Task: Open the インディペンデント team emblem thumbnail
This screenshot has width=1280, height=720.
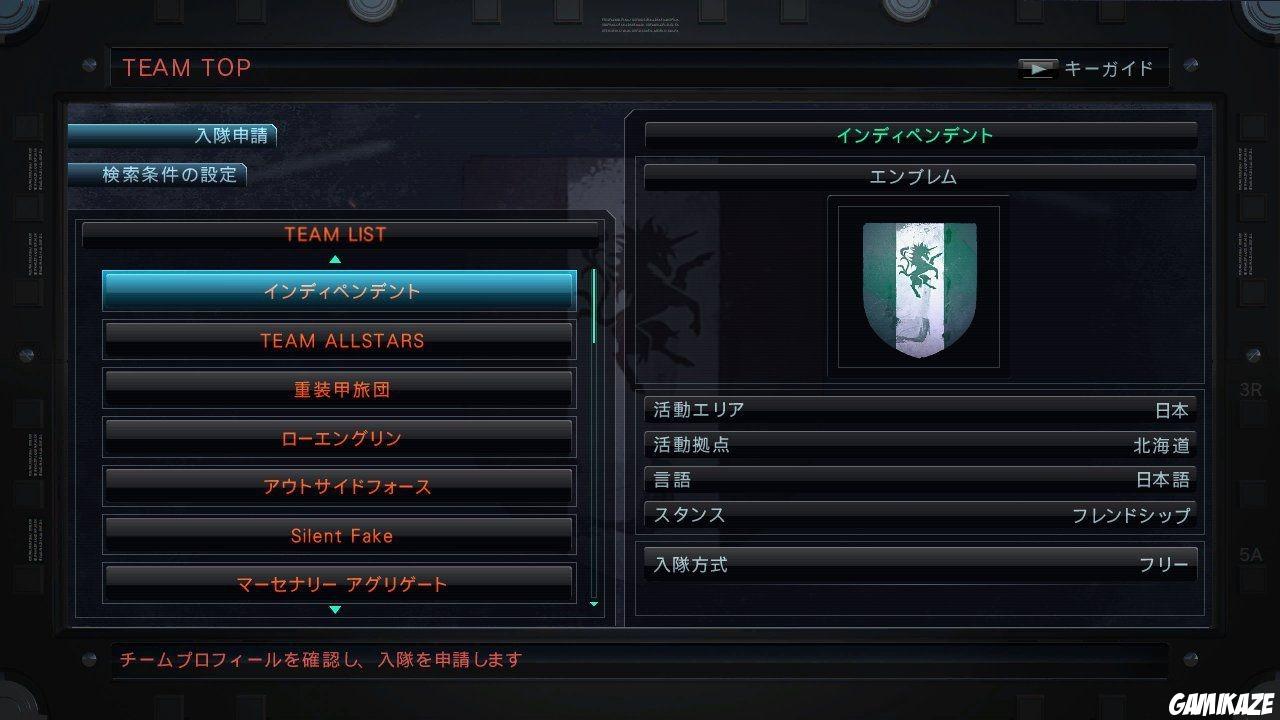Action: pyautogui.click(x=916, y=288)
